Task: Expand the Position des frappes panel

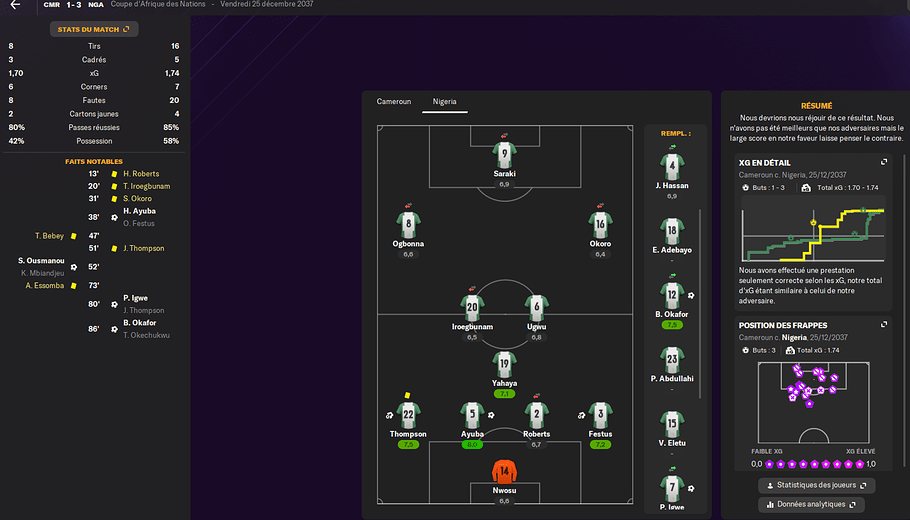Action: [x=883, y=325]
